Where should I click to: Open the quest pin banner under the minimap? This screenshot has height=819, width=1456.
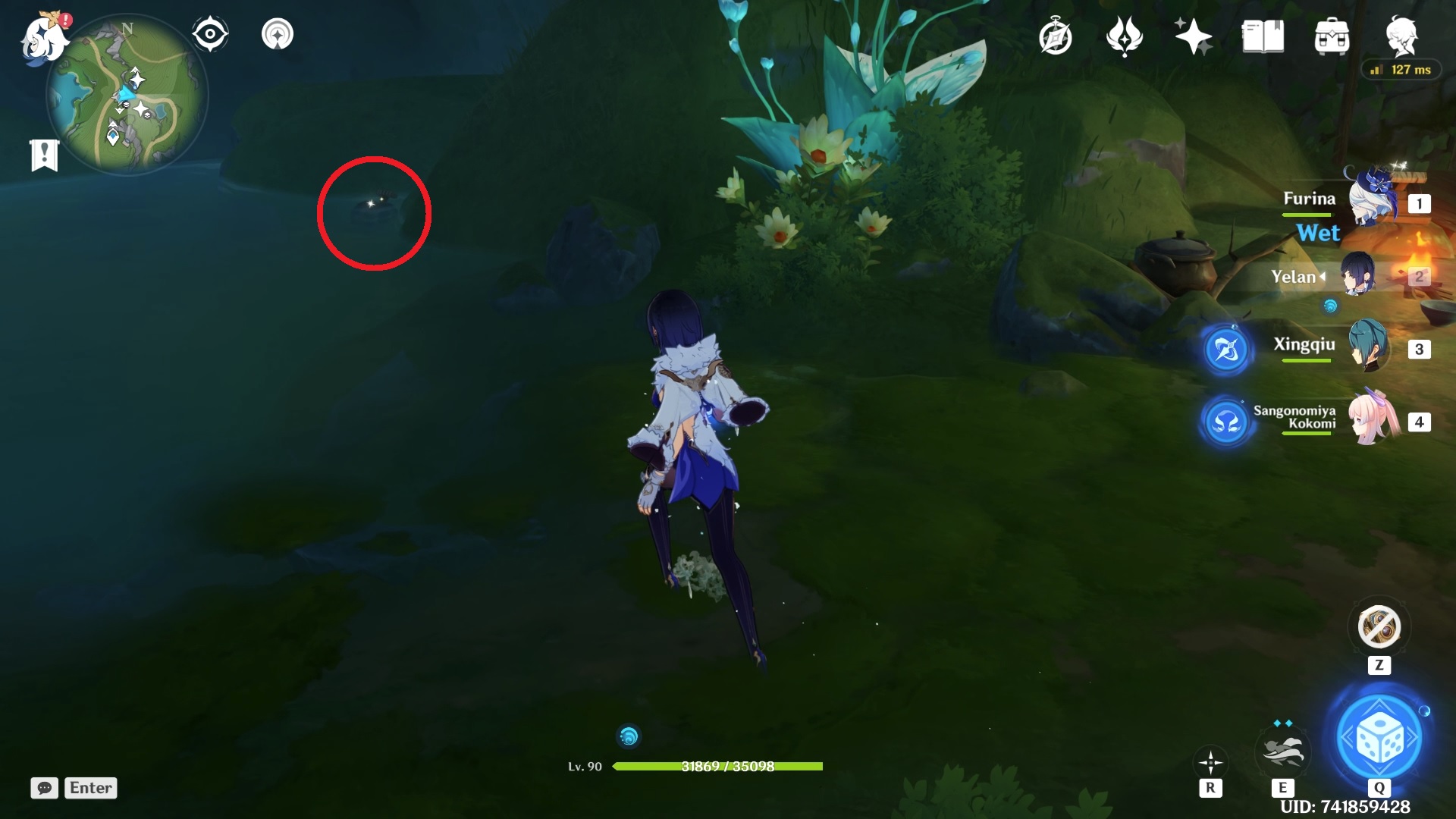pyautogui.click(x=45, y=153)
